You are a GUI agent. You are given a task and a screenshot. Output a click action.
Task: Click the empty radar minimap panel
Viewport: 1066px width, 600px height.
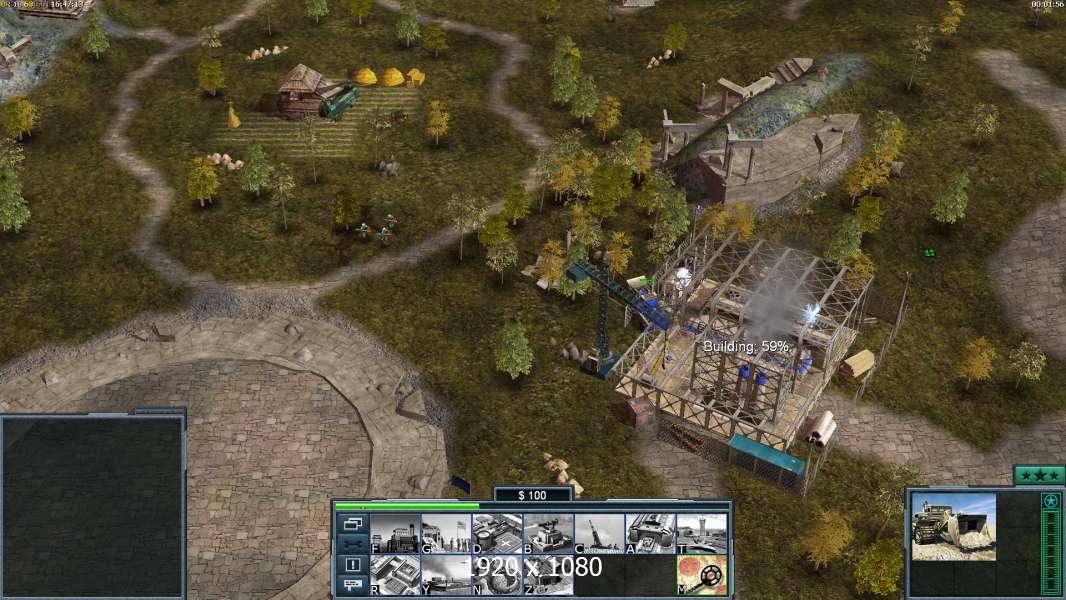93,506
